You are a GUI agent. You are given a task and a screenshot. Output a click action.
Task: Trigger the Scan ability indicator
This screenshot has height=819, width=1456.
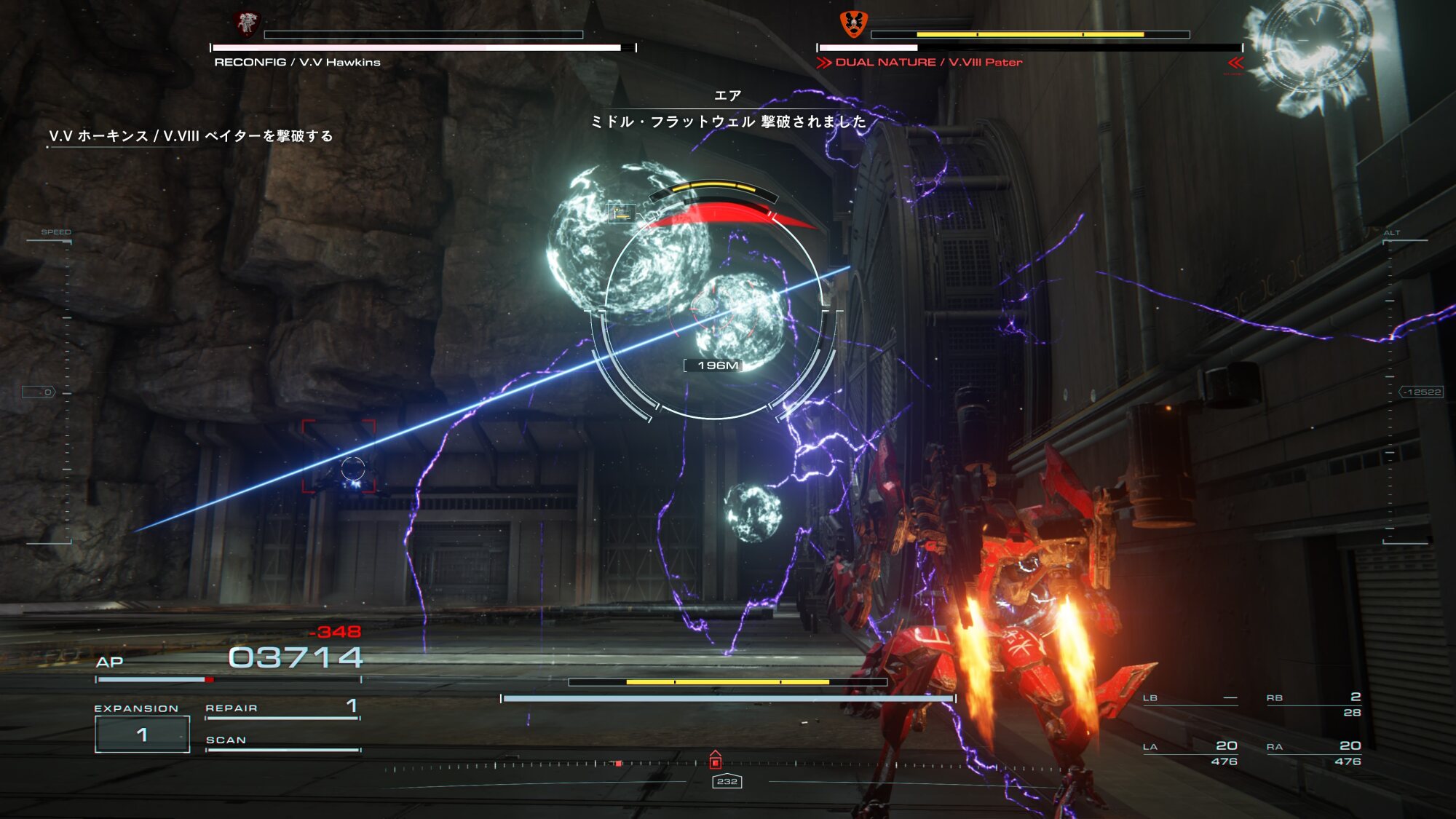click(282, 741)
